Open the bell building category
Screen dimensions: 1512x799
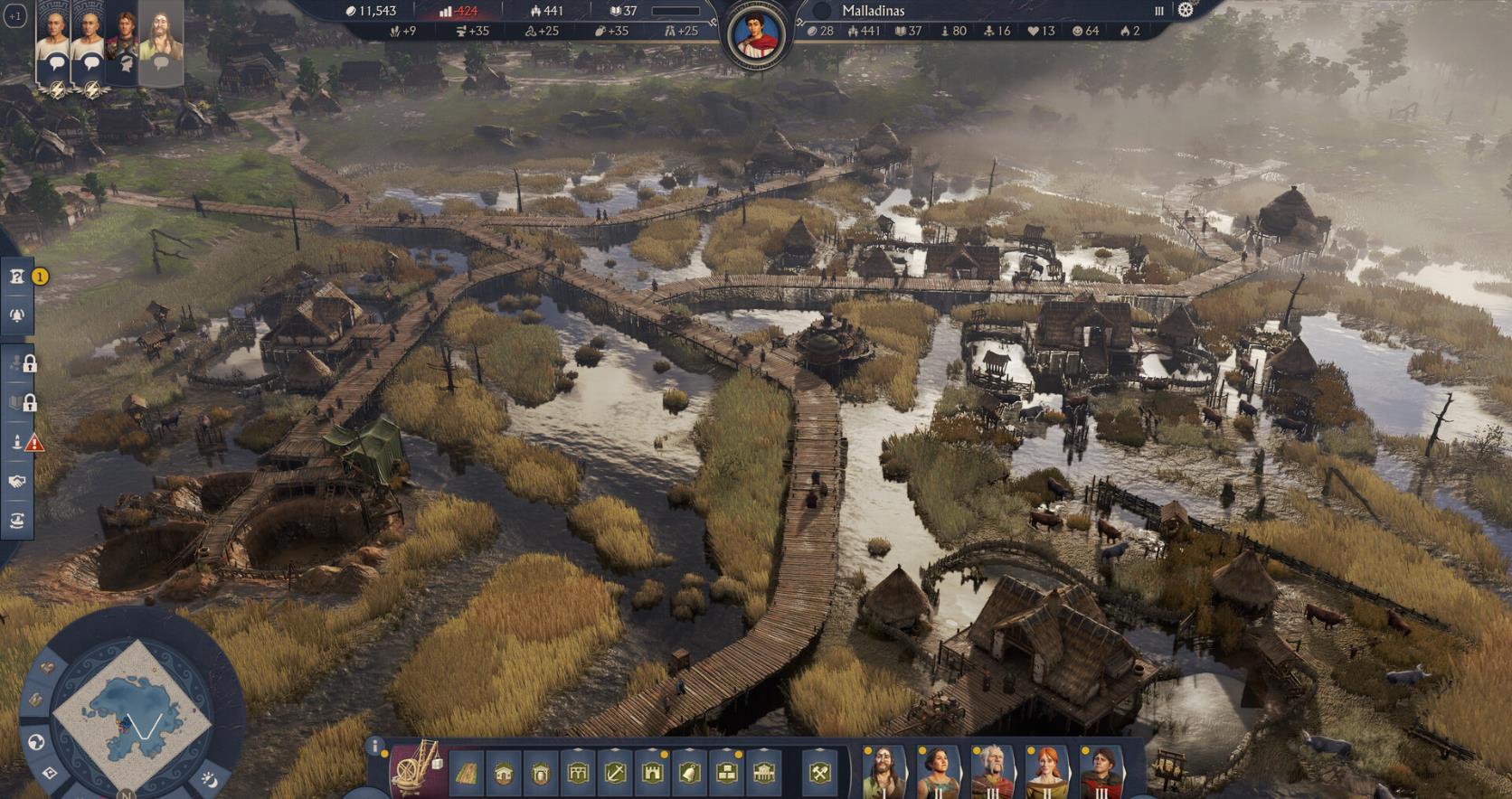[x=689, y=774]
